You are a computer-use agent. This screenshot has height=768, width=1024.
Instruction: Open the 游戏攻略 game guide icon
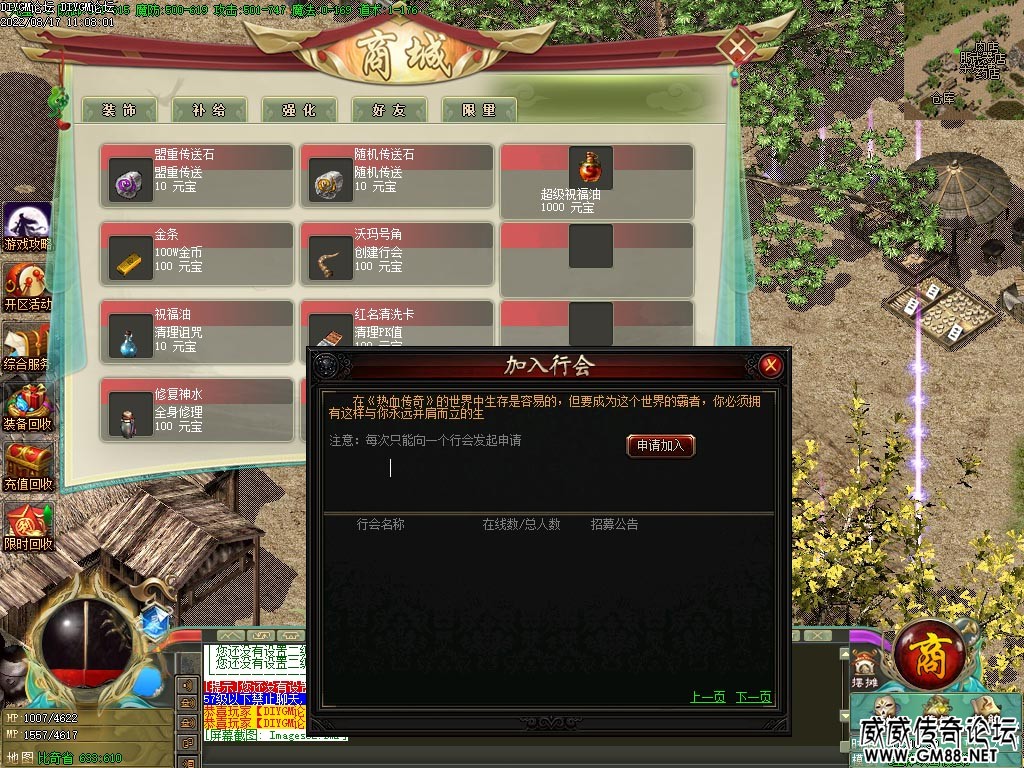pos(26,228)
